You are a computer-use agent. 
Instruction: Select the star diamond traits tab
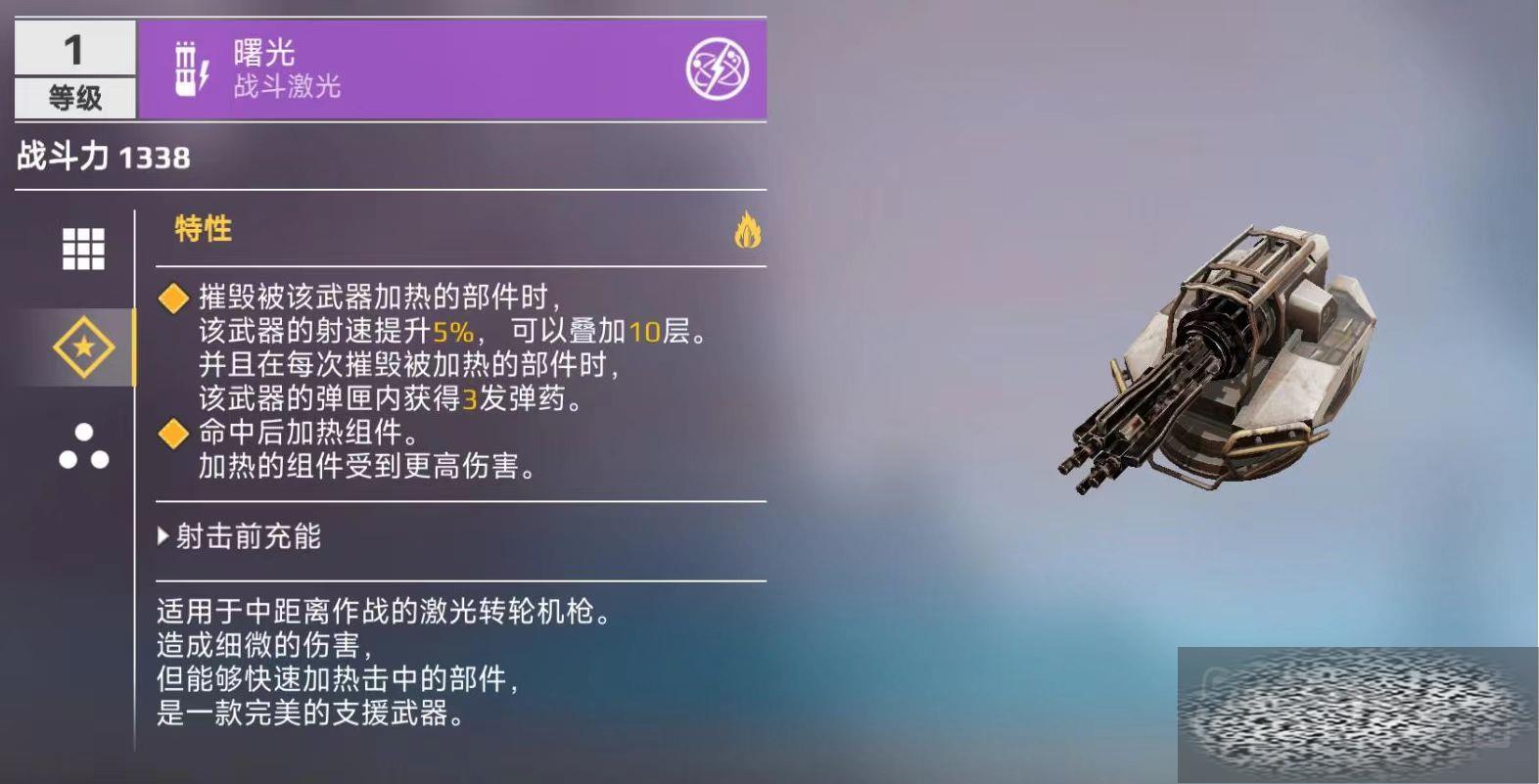click(83, 346)
